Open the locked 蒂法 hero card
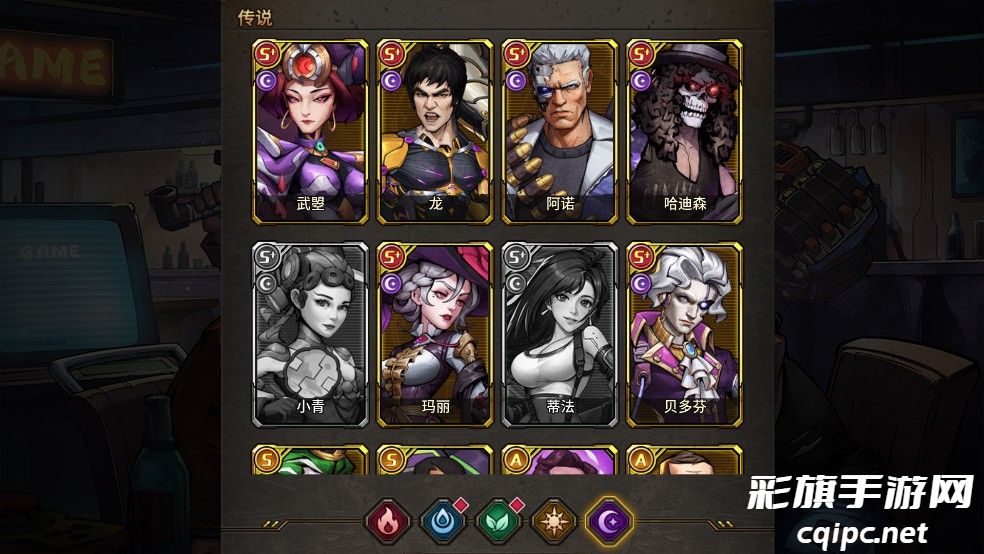Viewport: 984px width, 554px height. pos(559,333)
